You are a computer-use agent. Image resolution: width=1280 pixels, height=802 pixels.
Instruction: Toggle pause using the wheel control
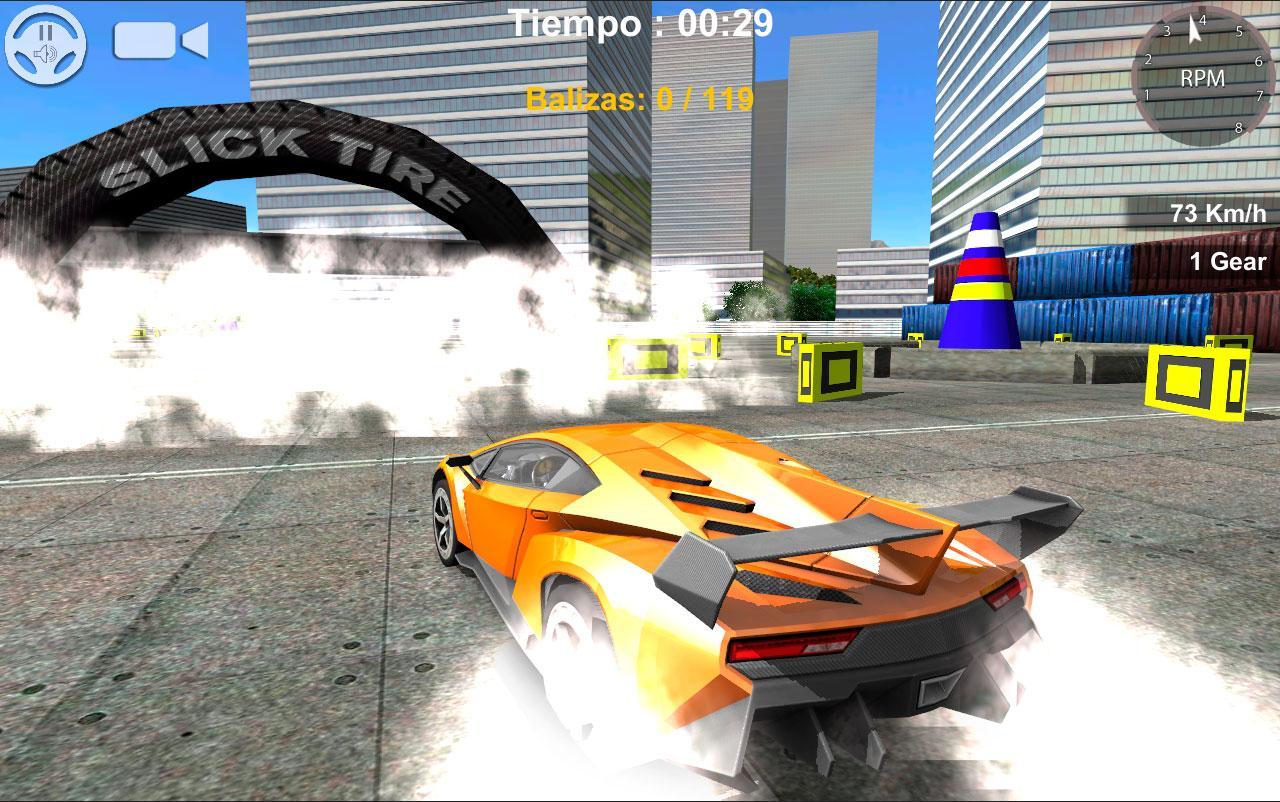(46, 45)
